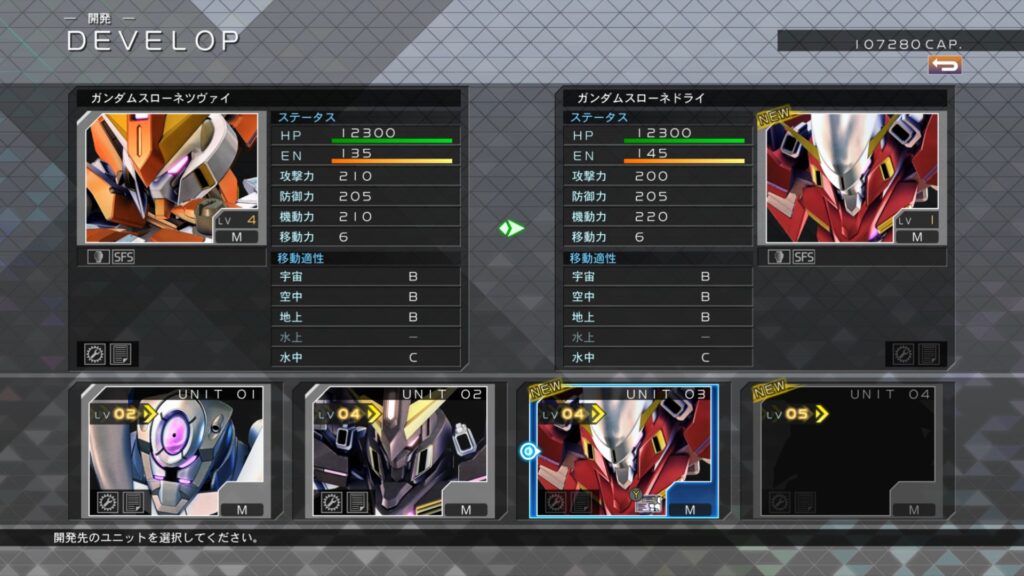Click the compass icon on ガンダムスローネドライ panel
Screen dimensions: 1024x576
coord(903,354)
